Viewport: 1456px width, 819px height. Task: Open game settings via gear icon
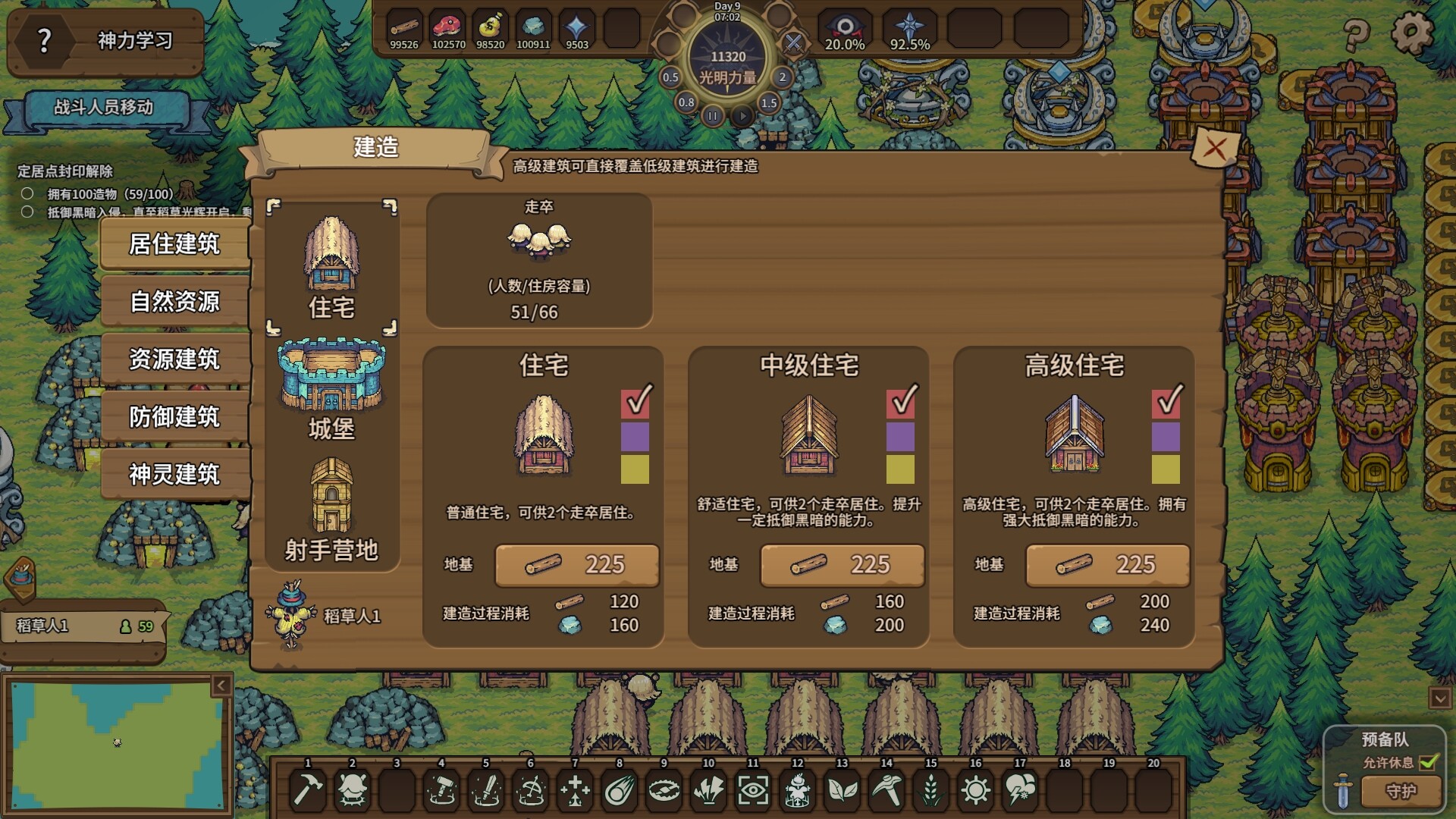pyautogui.click(x=1412, y=32)
